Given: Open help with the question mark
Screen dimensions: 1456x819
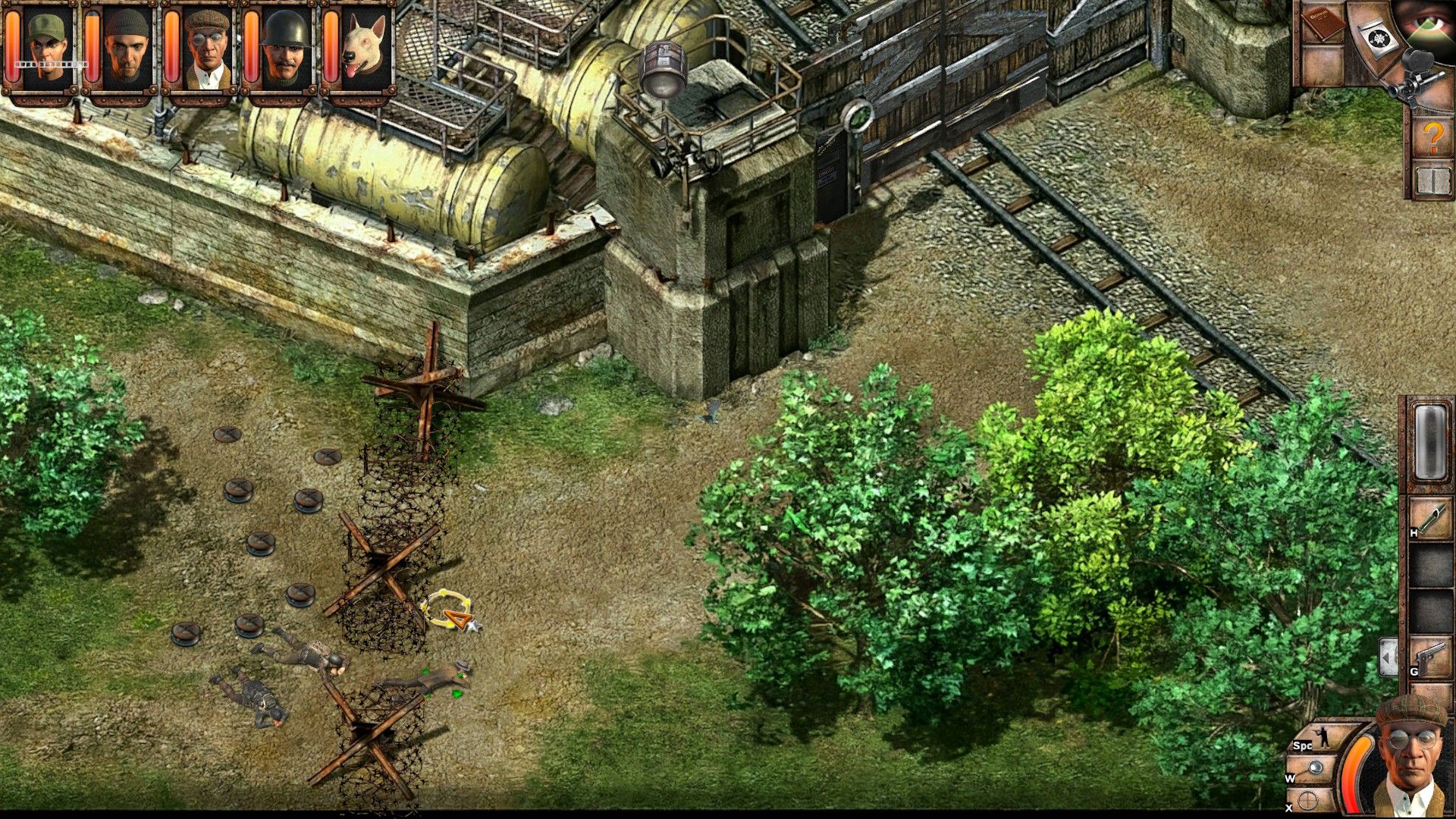Looking at the screenshot, I should [1432, 137].
